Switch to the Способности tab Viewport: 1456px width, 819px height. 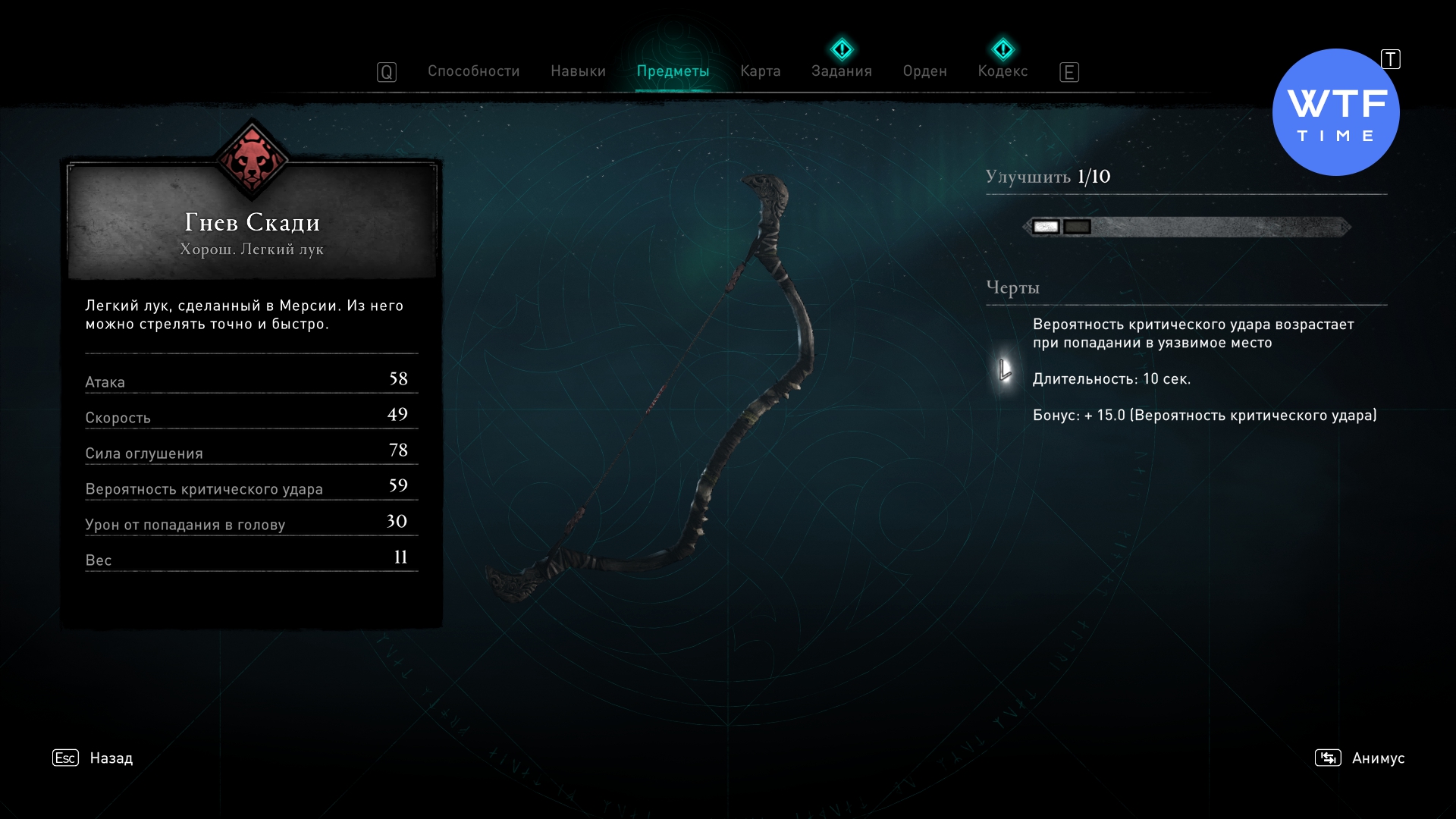coord(473,71)
